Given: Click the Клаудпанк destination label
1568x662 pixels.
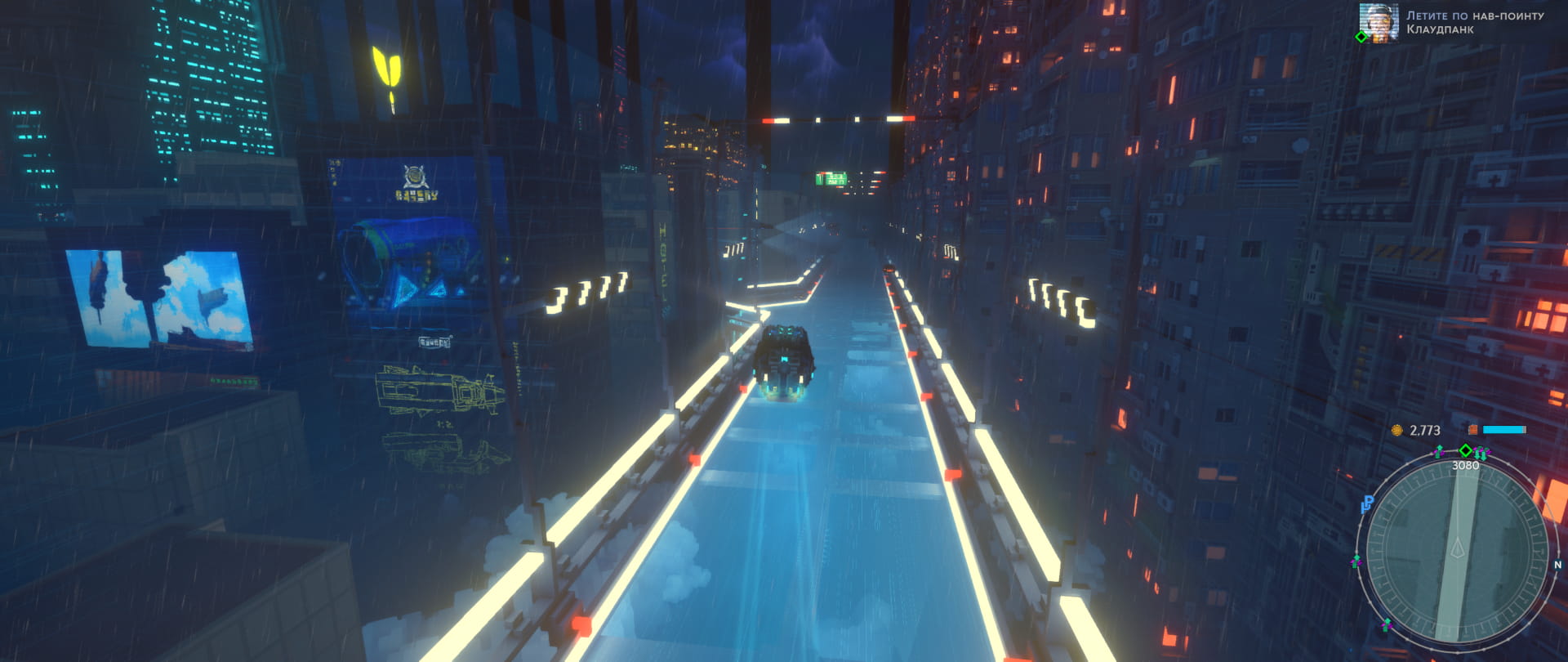Looking at the screenshot, I should 1439,29.
